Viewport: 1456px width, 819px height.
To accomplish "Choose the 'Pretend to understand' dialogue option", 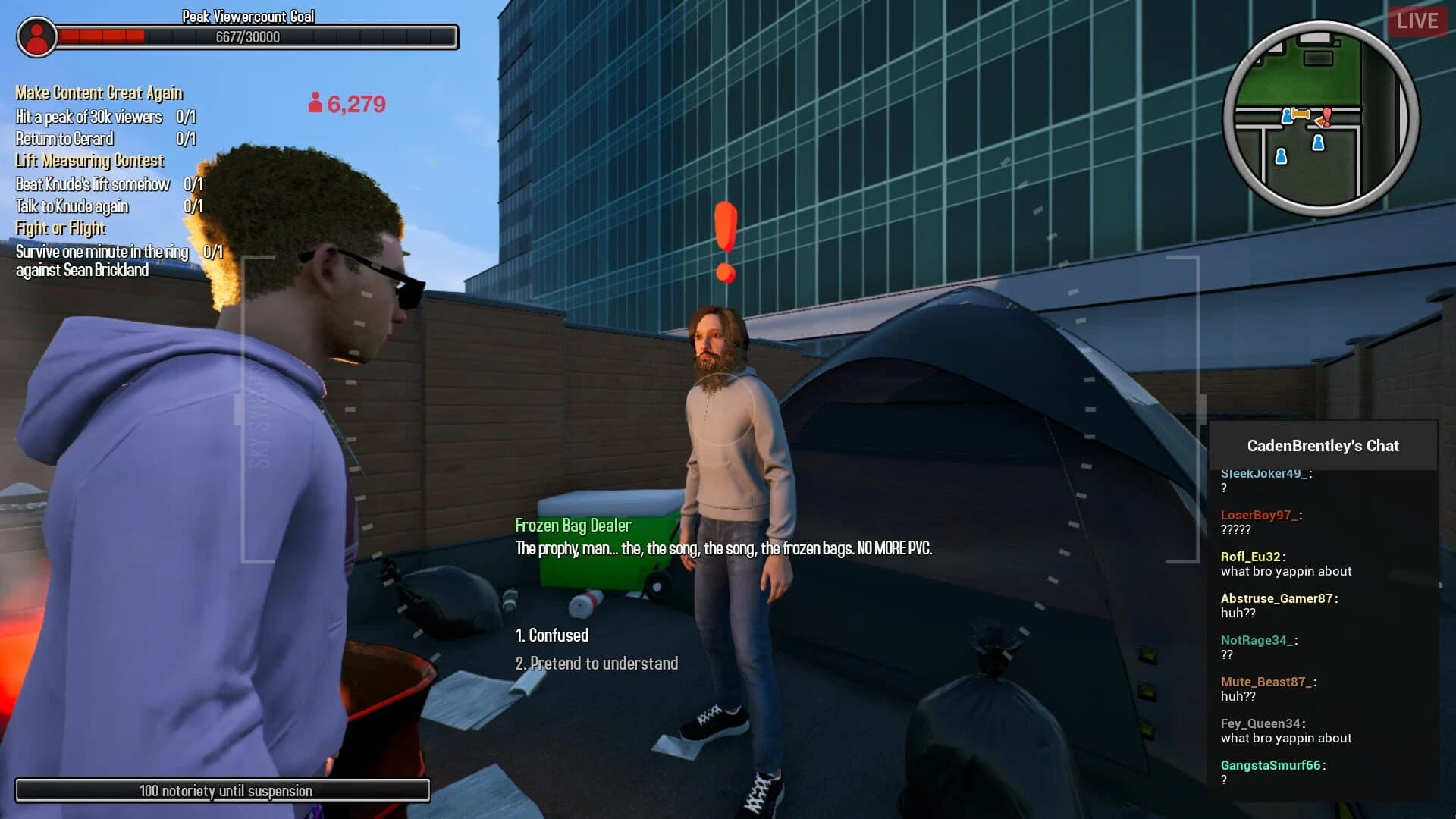I will (x=596, y=663).
